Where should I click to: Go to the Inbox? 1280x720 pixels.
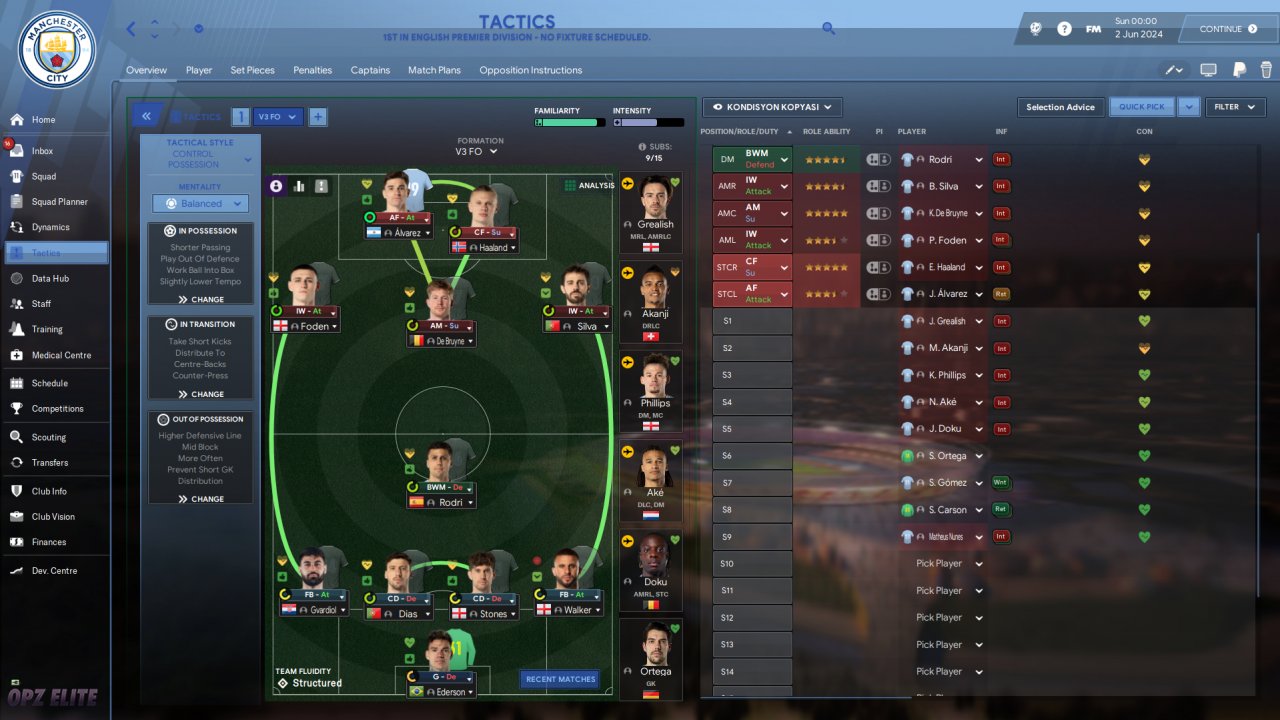click(42, 151)
